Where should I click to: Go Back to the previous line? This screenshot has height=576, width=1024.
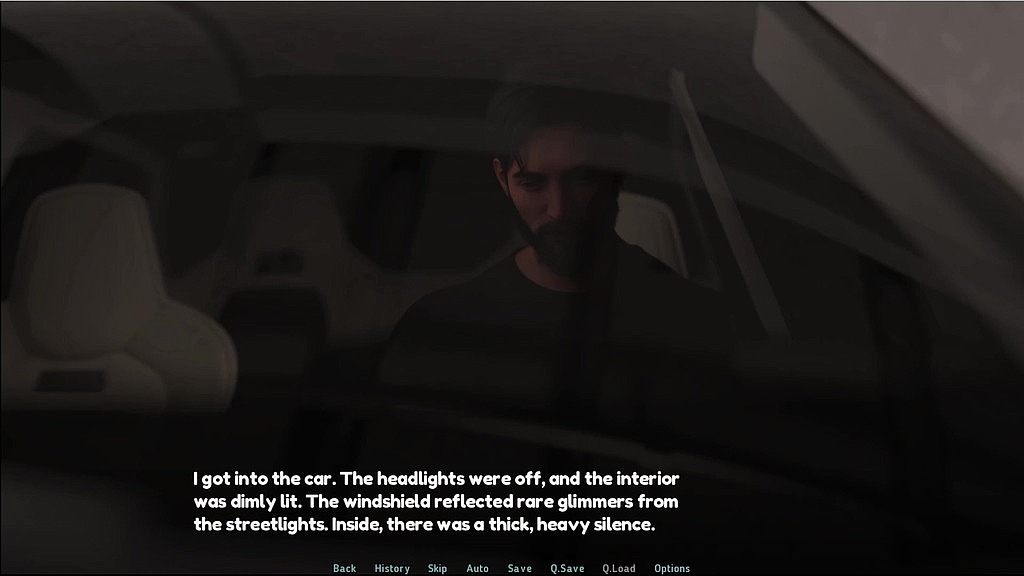pyautogui.click(x=344, y=568)
